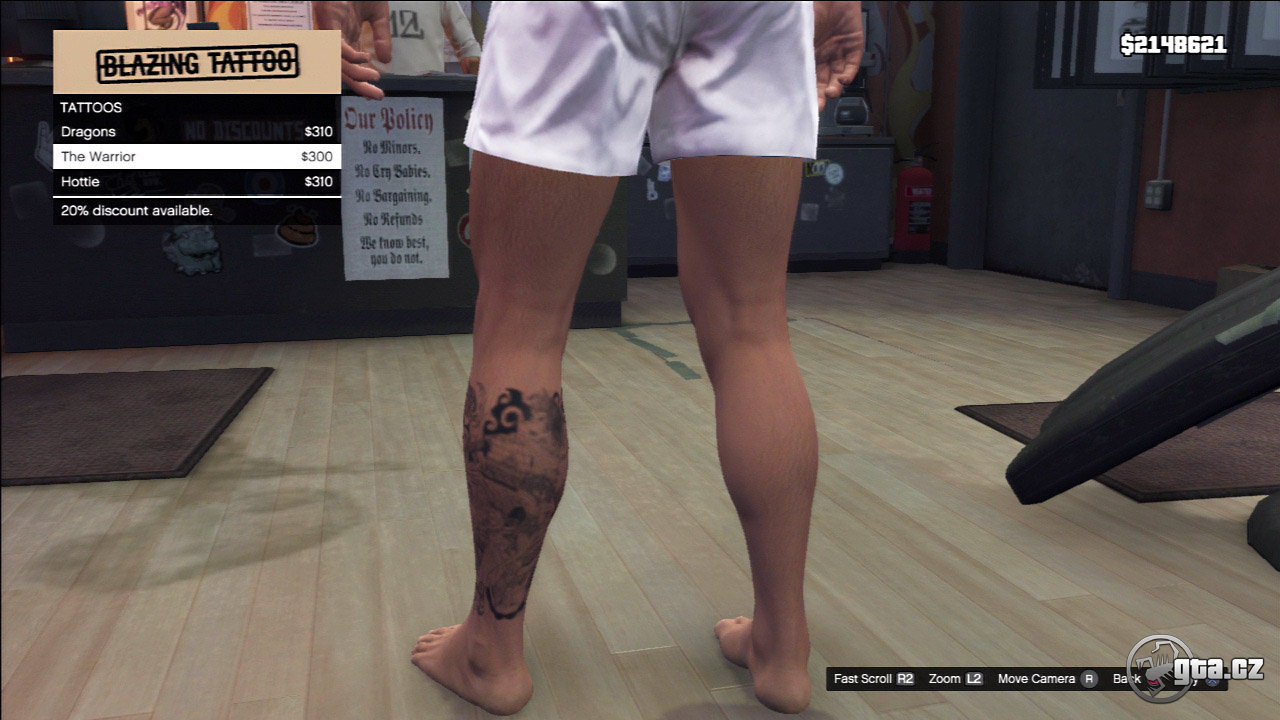Select the Dragons tattoo entry
1280x720 pixels.
coord(196,132)
